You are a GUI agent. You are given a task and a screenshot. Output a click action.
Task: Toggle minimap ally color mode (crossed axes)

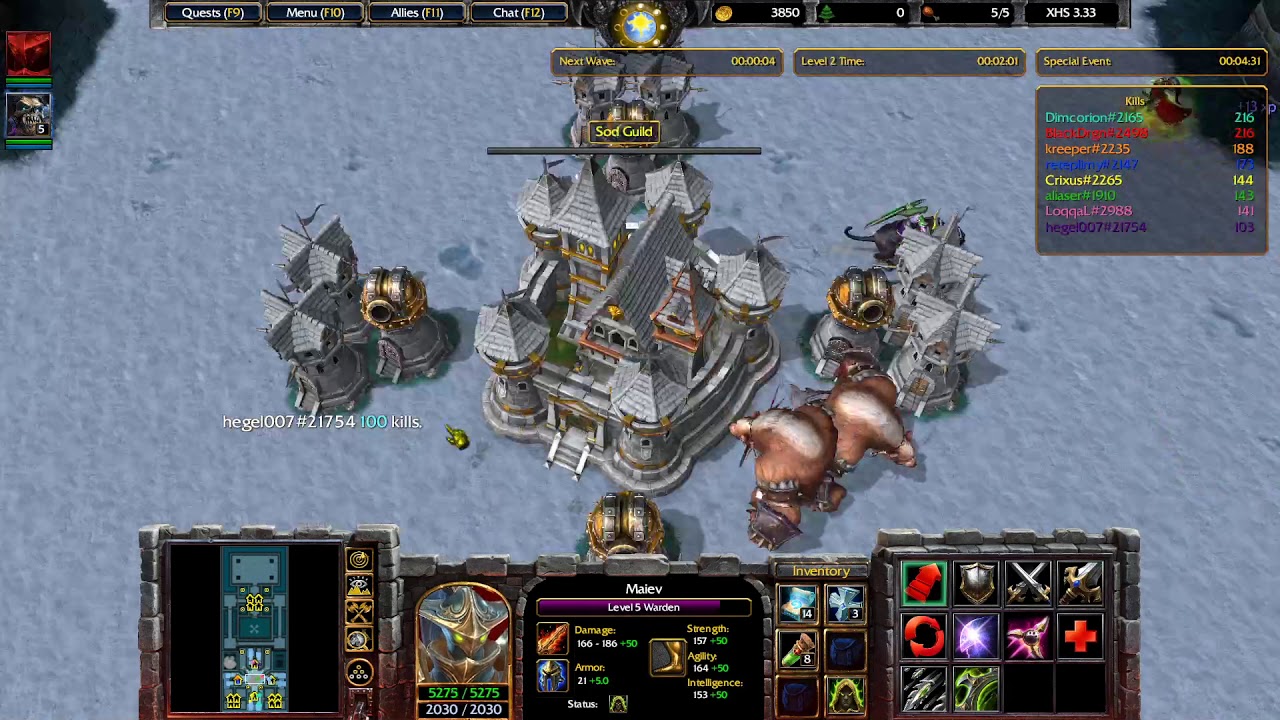[x=359, y=612]
